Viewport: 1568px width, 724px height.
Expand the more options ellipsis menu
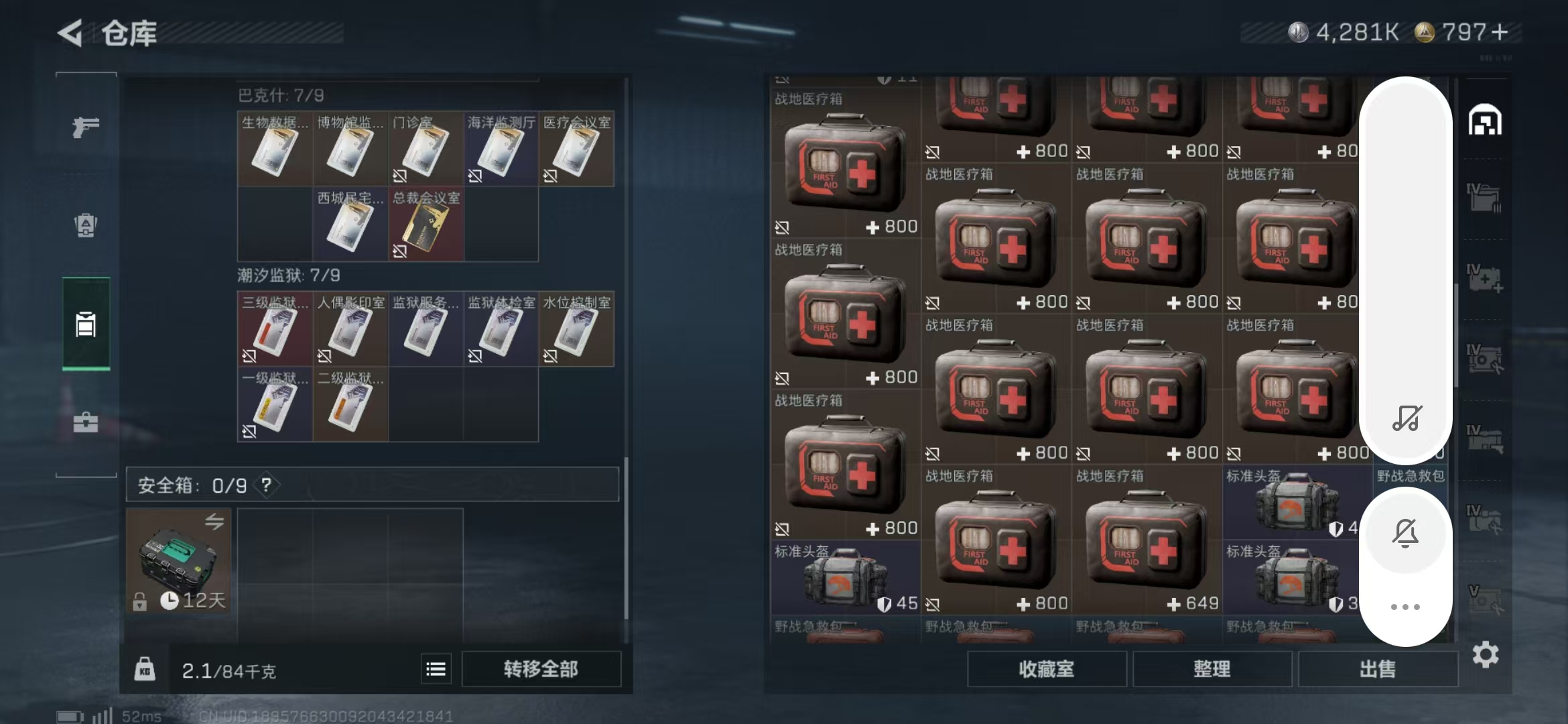point(1406,605)
